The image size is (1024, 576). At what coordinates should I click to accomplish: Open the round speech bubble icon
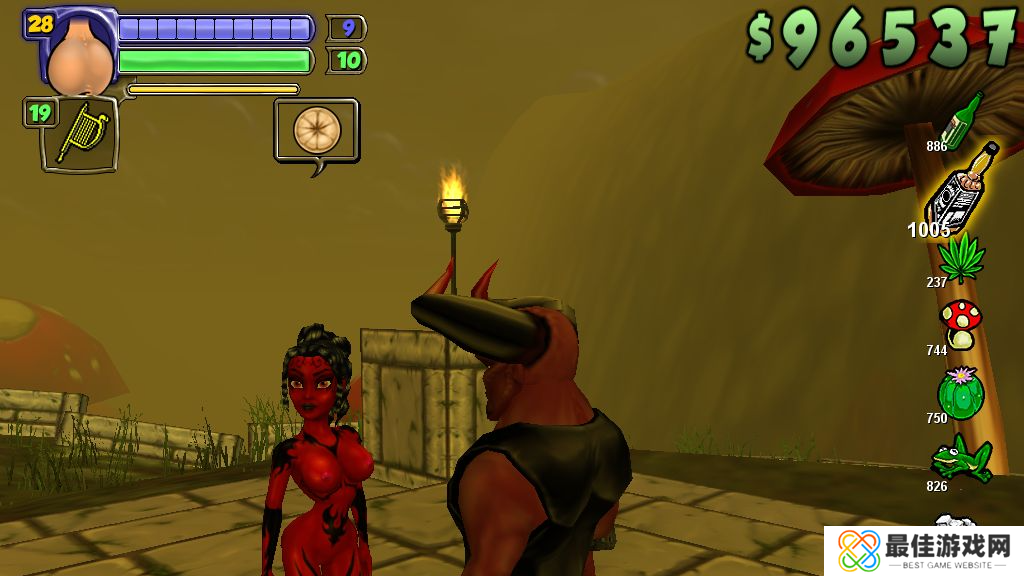coord(317,129)
